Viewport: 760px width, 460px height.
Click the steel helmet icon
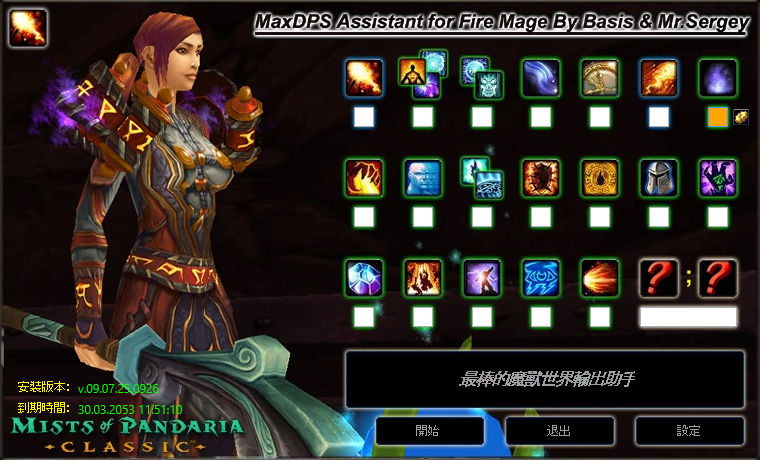(659, 178)
